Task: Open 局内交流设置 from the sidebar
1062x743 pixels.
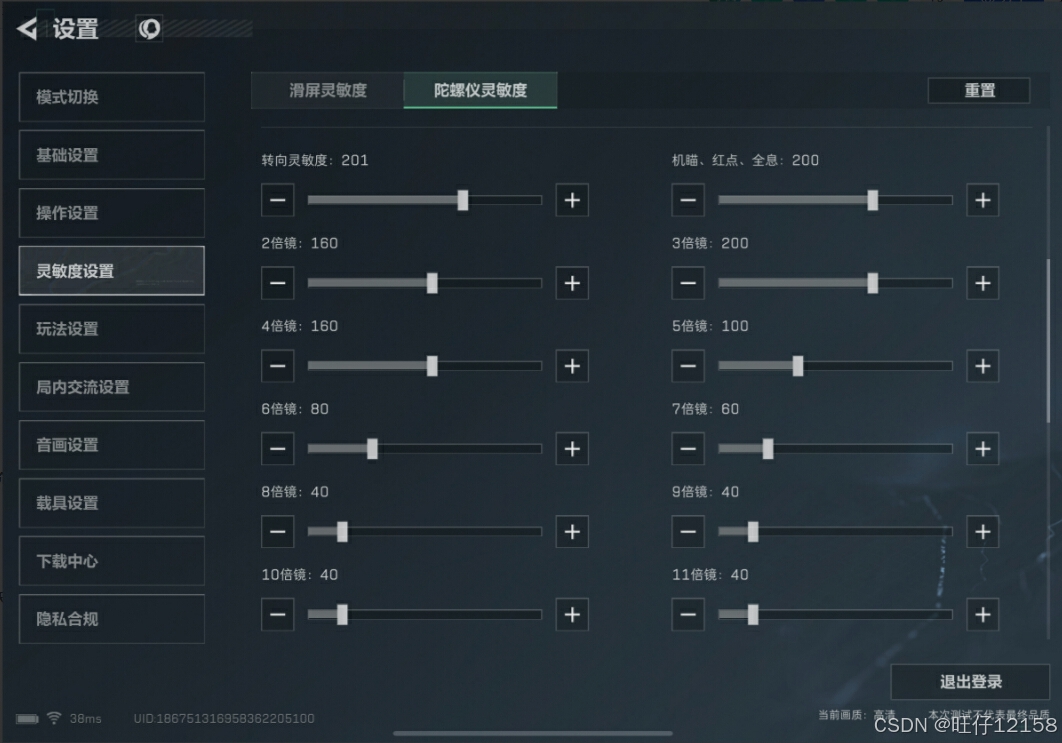Action: click(111, 387)
